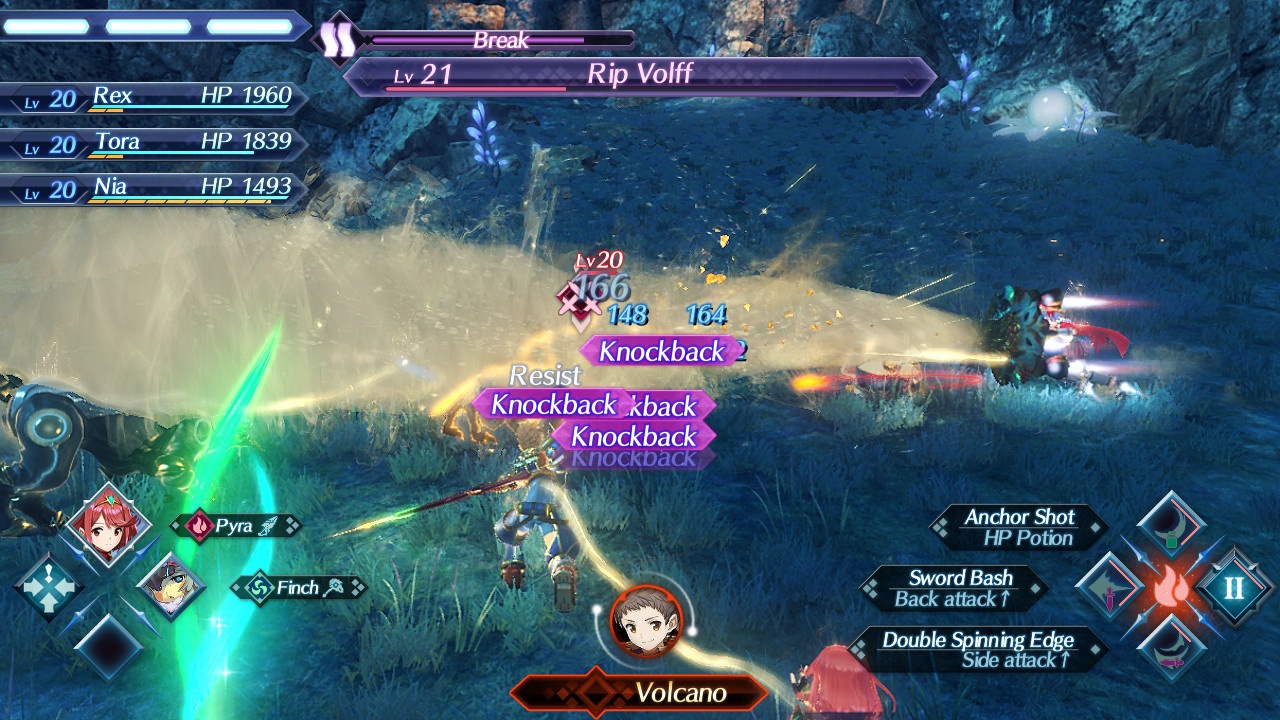Viewport: 1280px width, 720px height.
Task: Select the Pyra name tag
Action: tap(236, 526)
